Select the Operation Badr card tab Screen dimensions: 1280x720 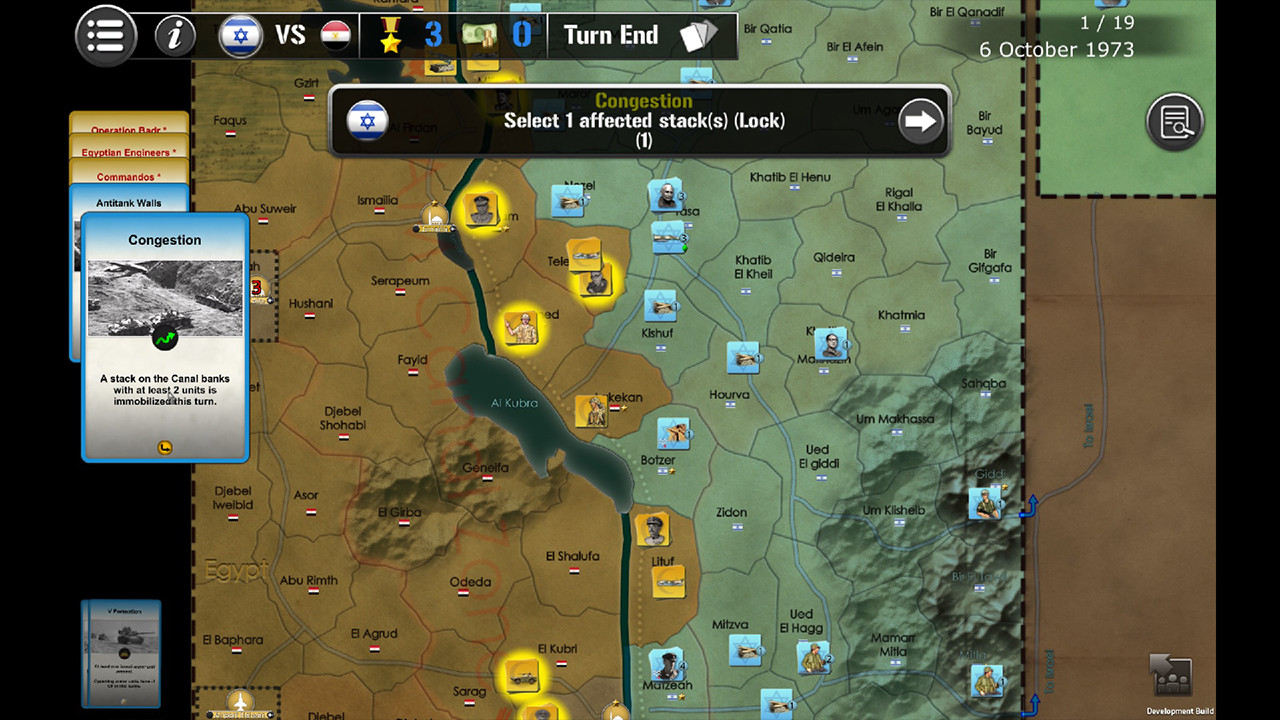pyautogui.click(x=128, y=130)
